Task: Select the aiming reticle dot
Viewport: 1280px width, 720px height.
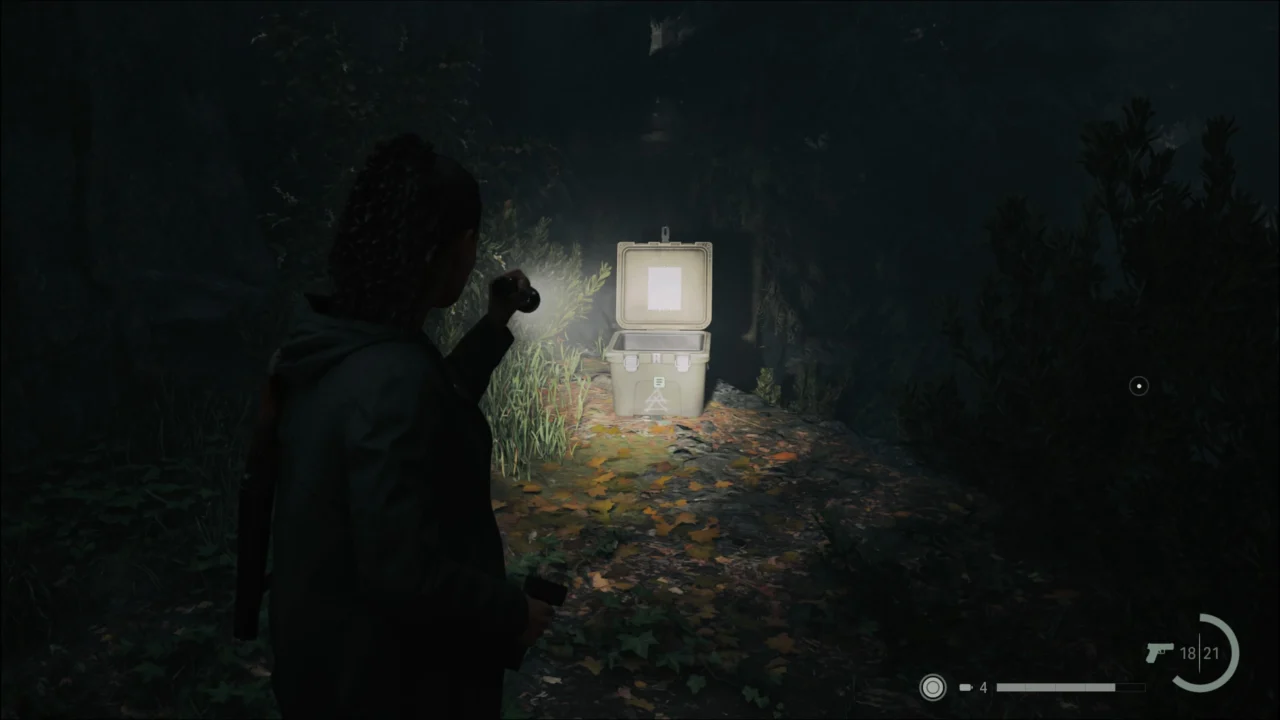Action: (x=1138, y=386)
